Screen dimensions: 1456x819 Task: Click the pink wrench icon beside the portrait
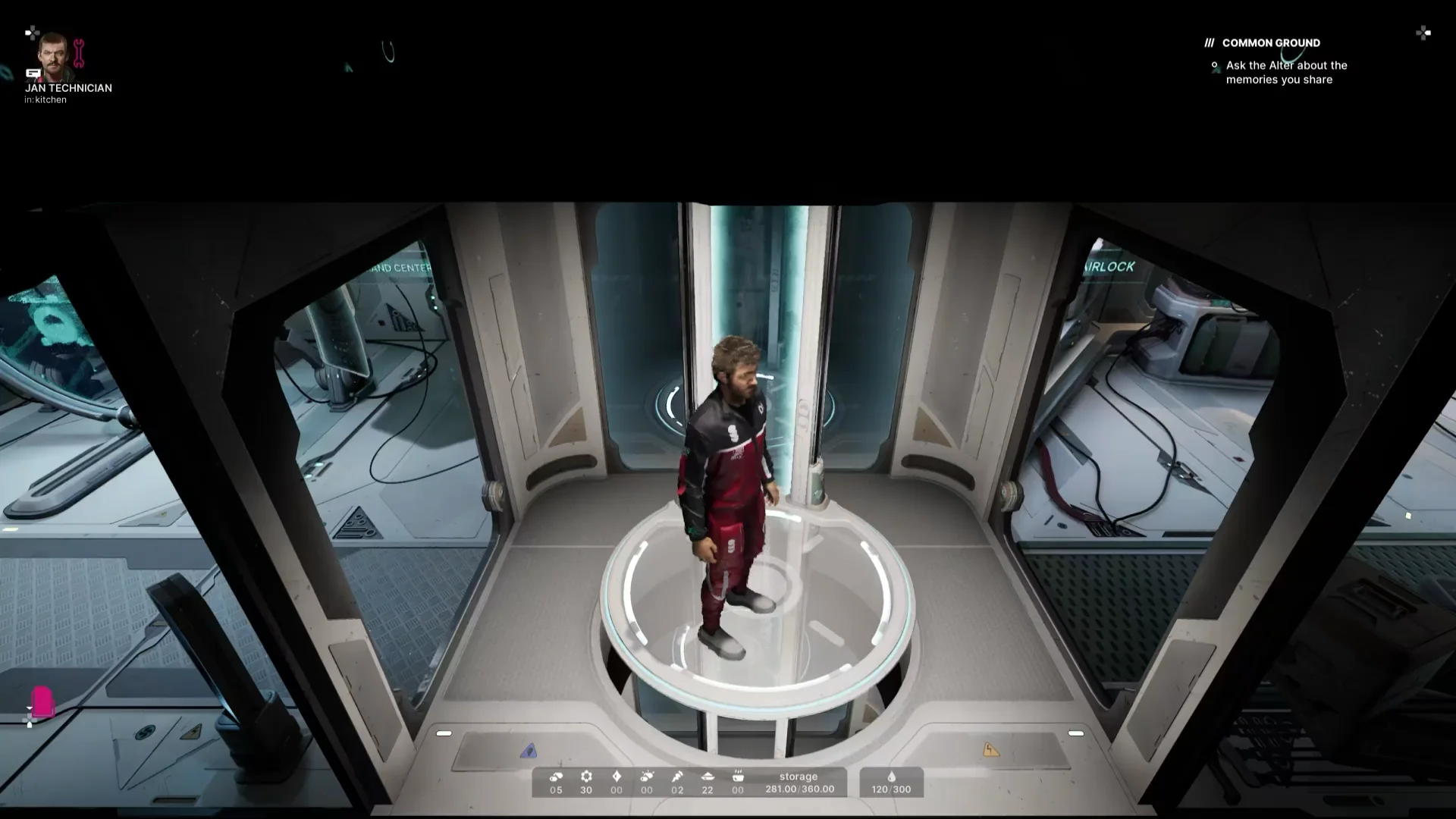click(x=79, y=53)
